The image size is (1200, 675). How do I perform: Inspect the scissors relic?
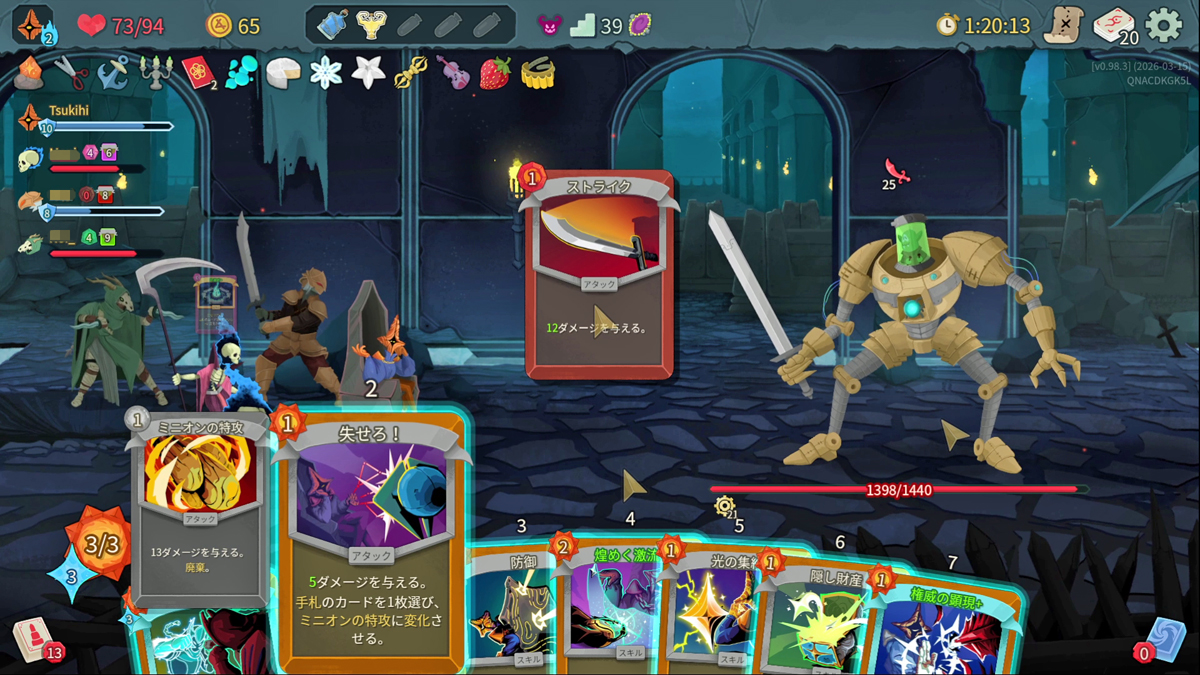coord(68,72)
